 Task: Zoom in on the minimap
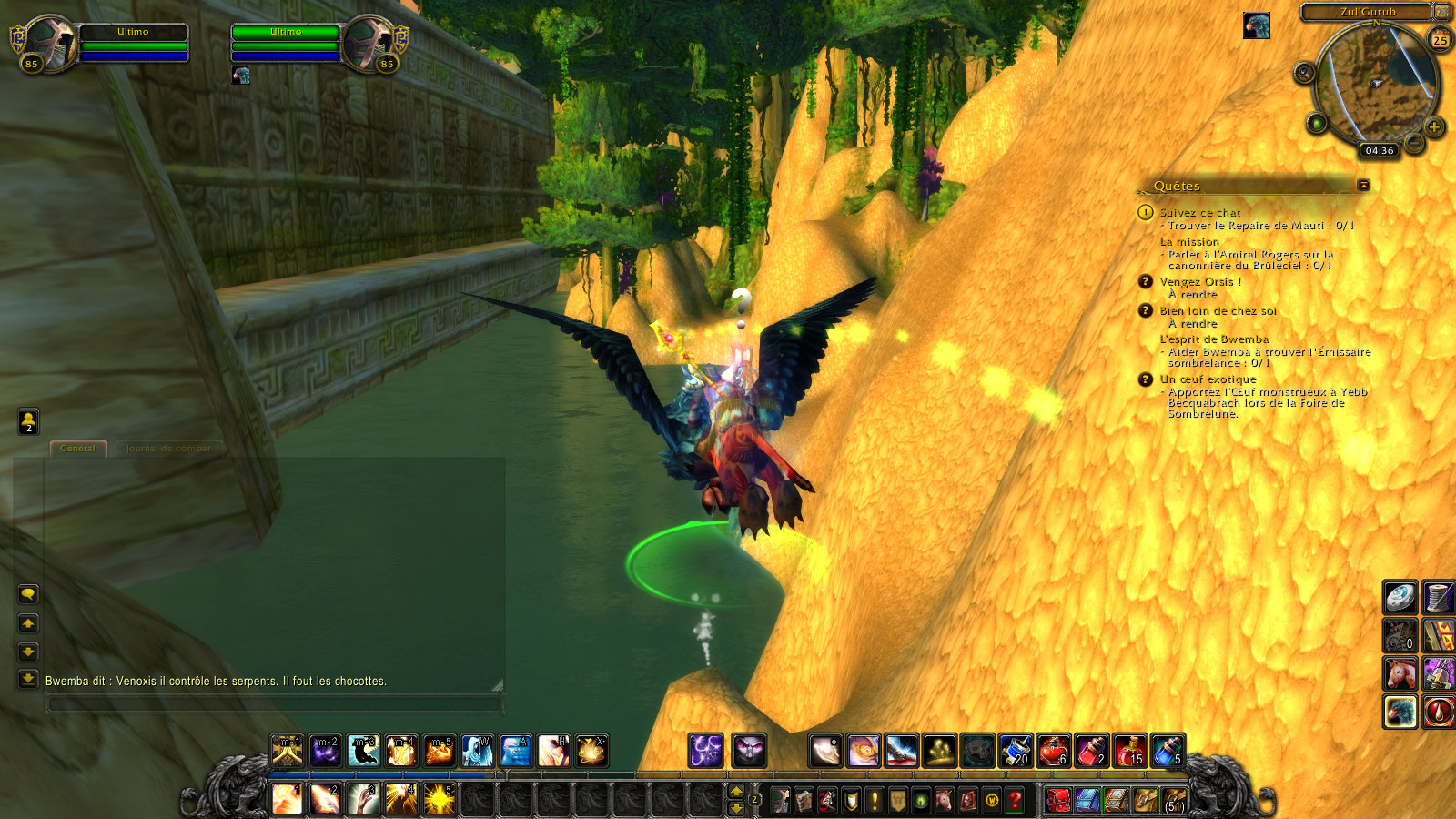[x=1434, y=126]
